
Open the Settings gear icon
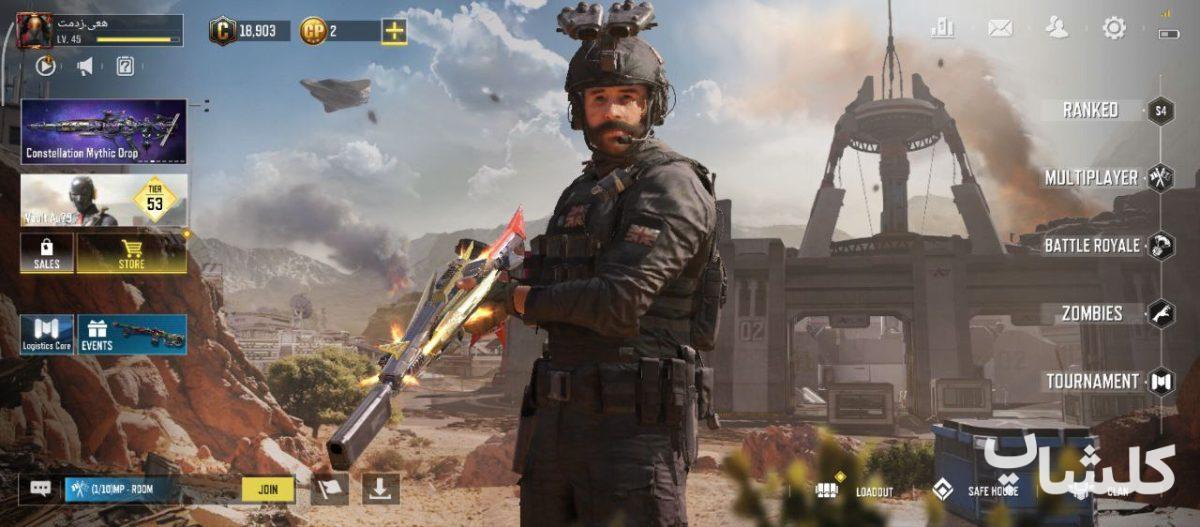(x=1114, y=28)
